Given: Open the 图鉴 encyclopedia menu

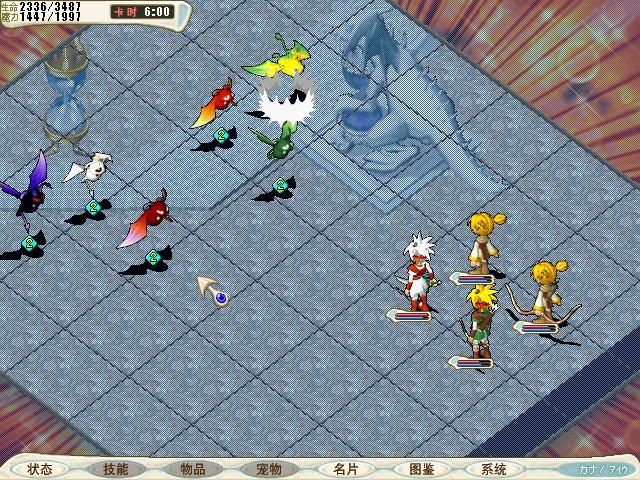Looking at the screenshot, I should pos(421,468).
